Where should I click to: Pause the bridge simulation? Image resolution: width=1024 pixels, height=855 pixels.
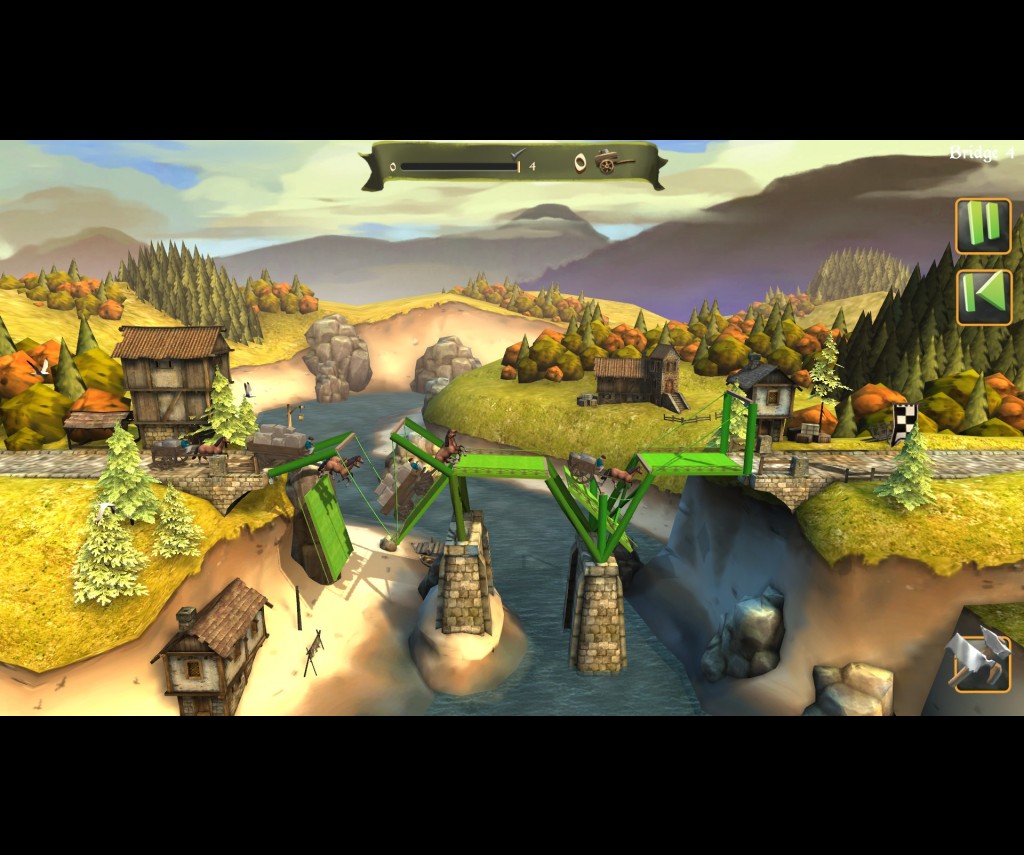coord(983,226)
